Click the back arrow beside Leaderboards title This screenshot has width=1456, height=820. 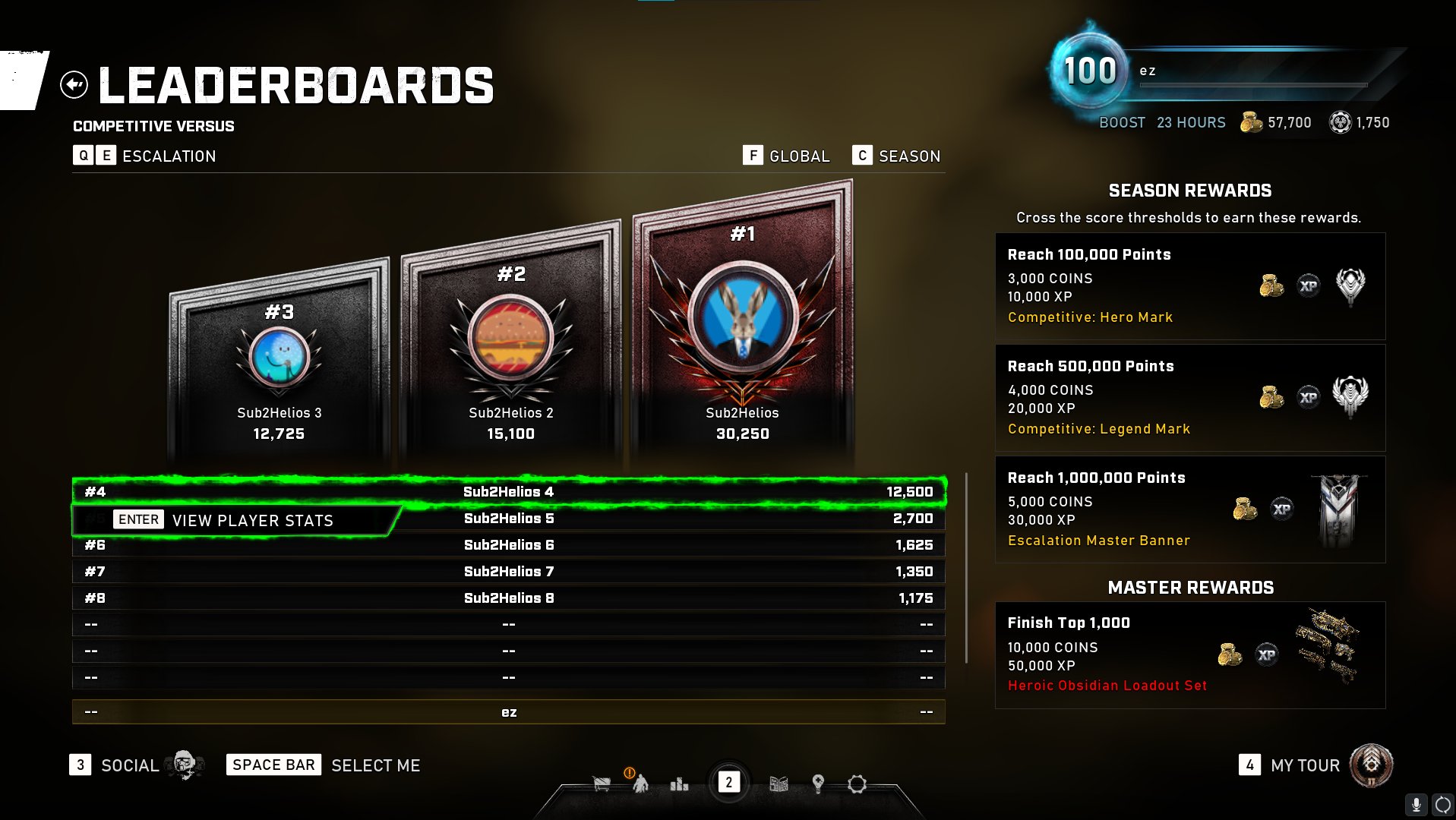tap(73, 84)
